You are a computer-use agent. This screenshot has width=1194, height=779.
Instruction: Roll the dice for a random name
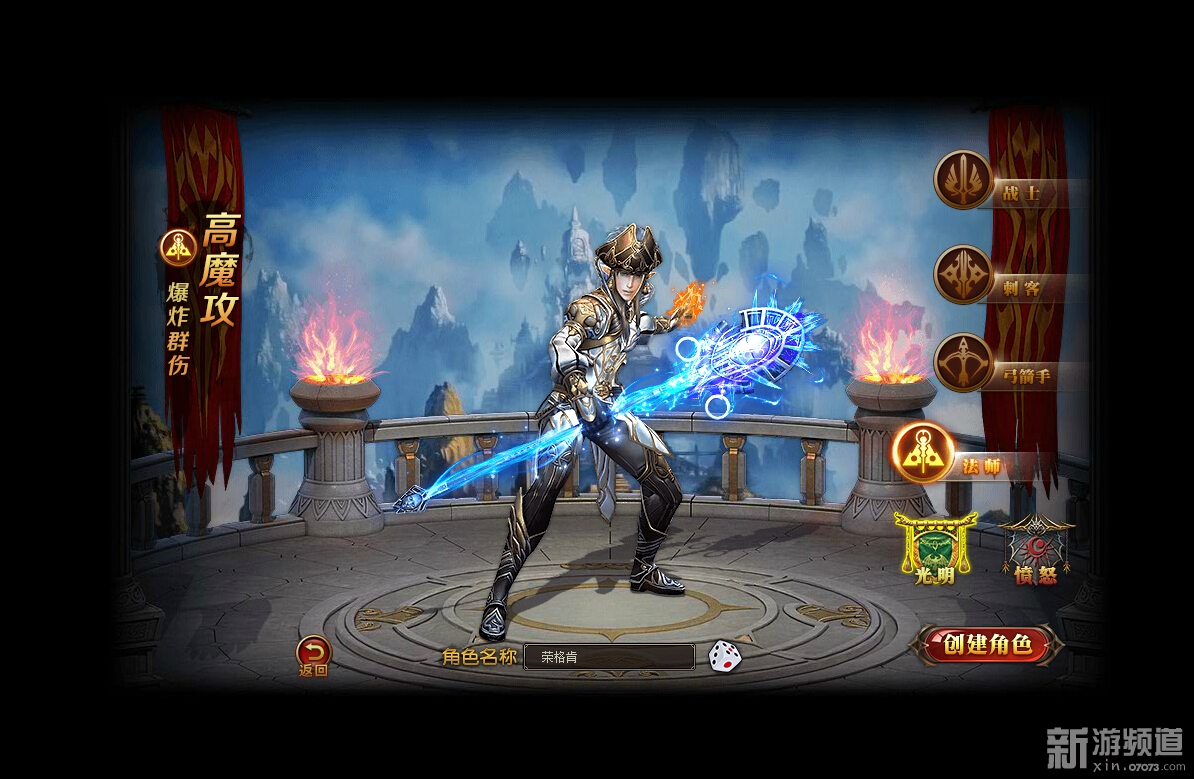tap(725, 656)
